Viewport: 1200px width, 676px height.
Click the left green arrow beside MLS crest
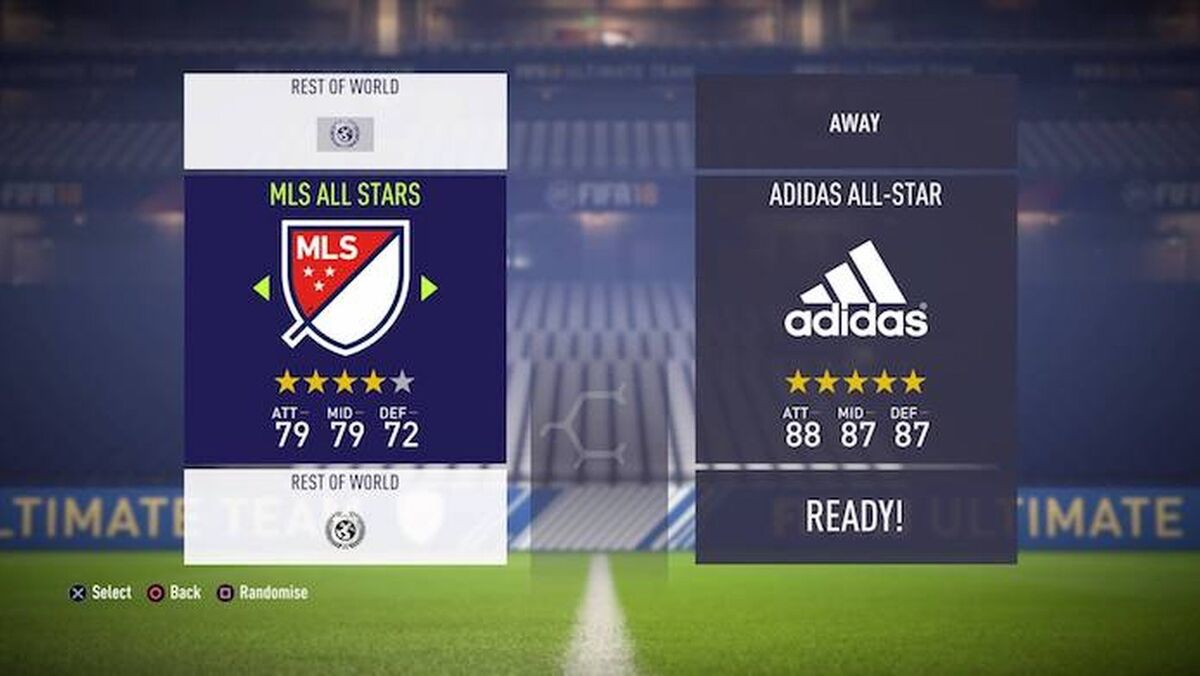[262, 288]
